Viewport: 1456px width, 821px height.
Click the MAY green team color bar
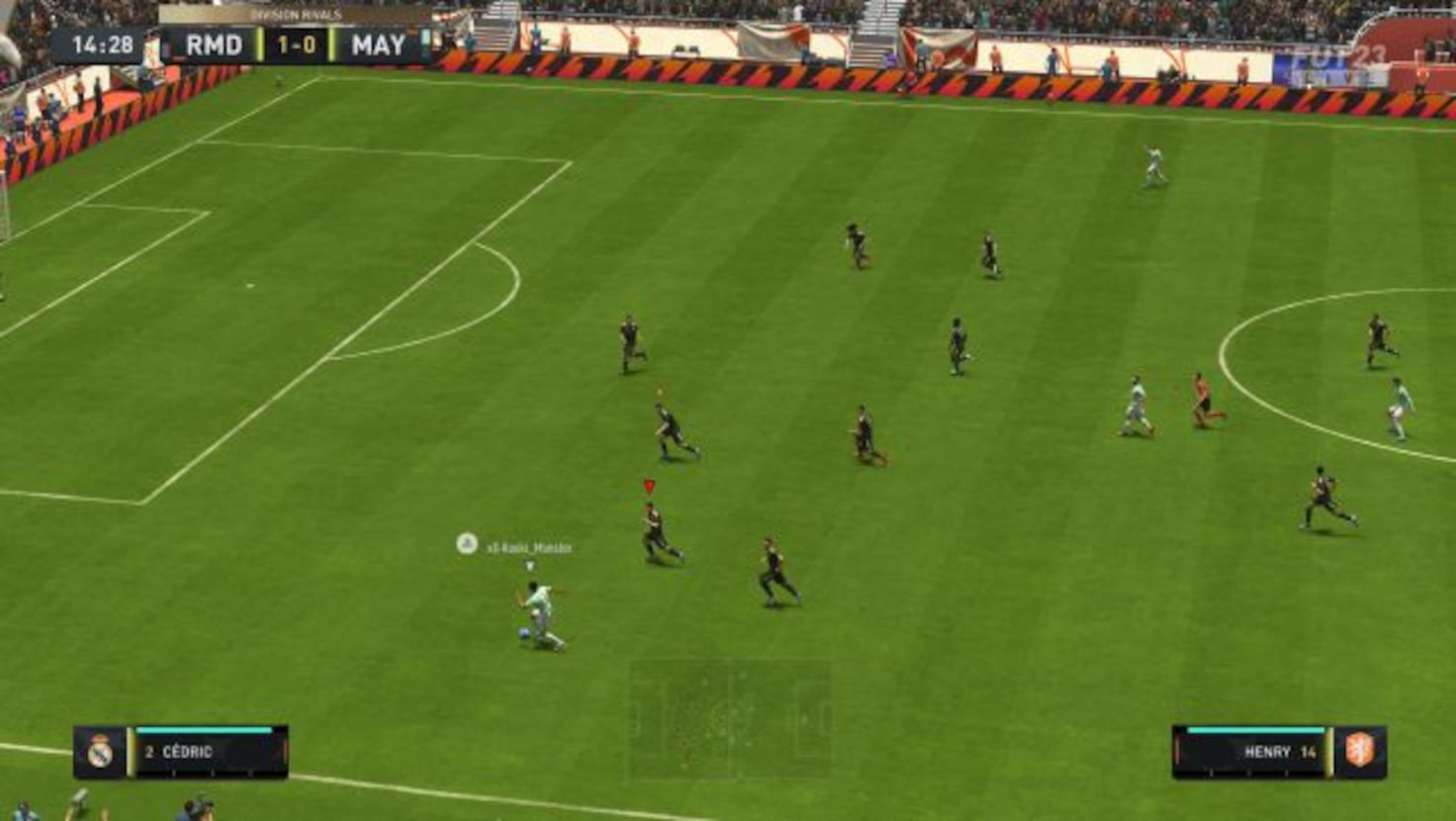pyautogui.click(x=330, y=43)
